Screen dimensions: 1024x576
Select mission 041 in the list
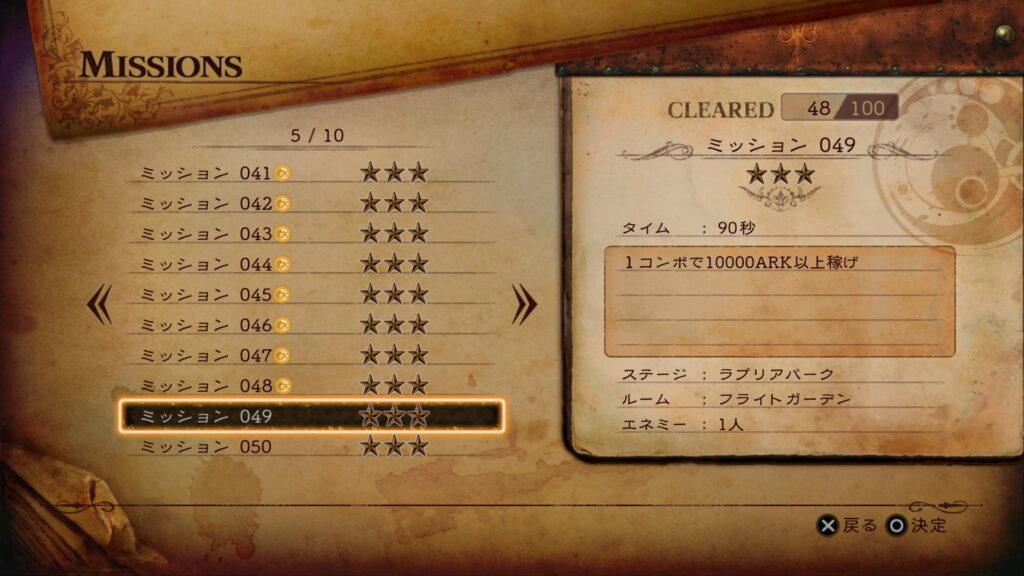310,173
